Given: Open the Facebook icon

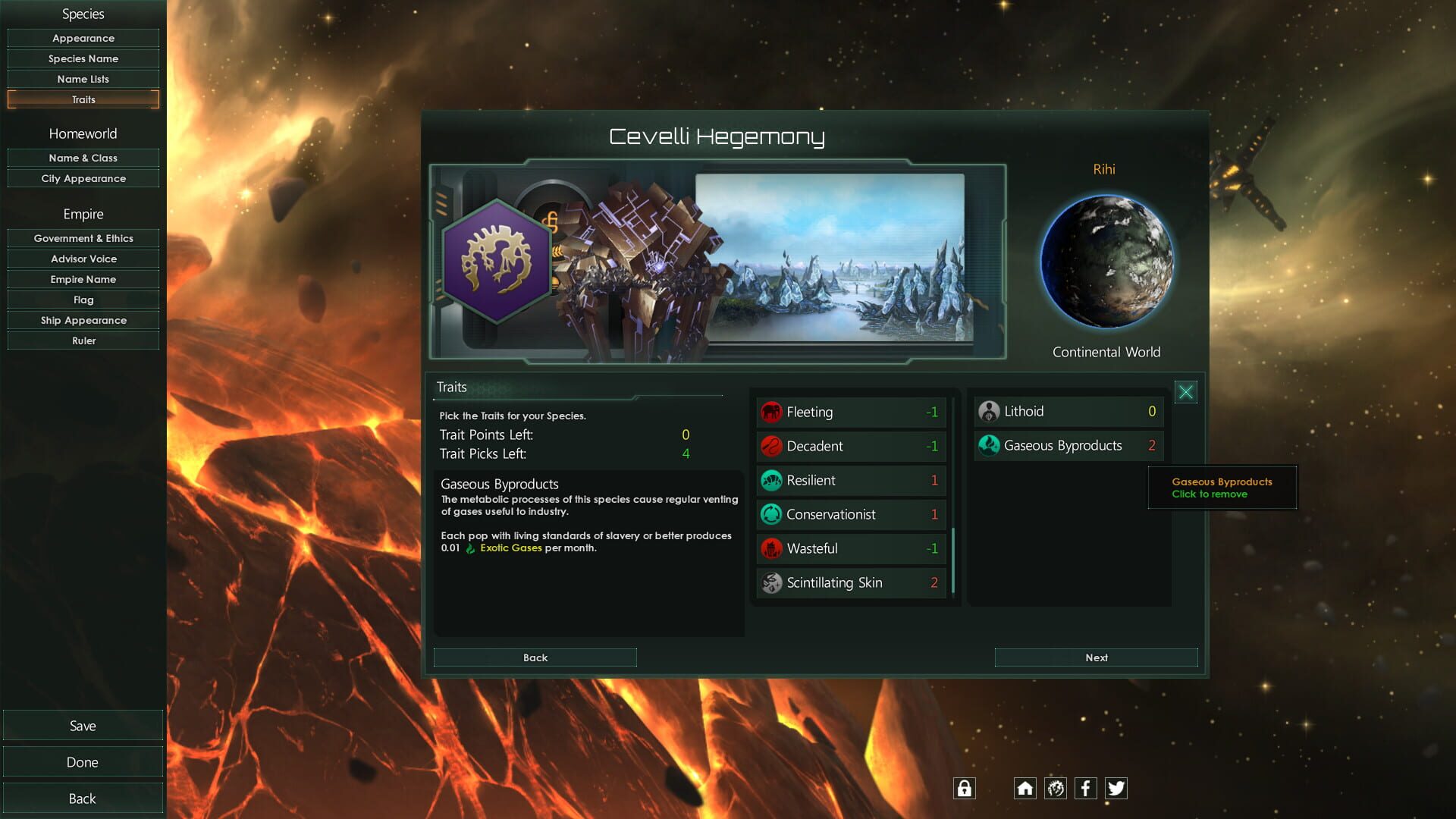Looking at the screenshot, I should tap(1085, 789).
